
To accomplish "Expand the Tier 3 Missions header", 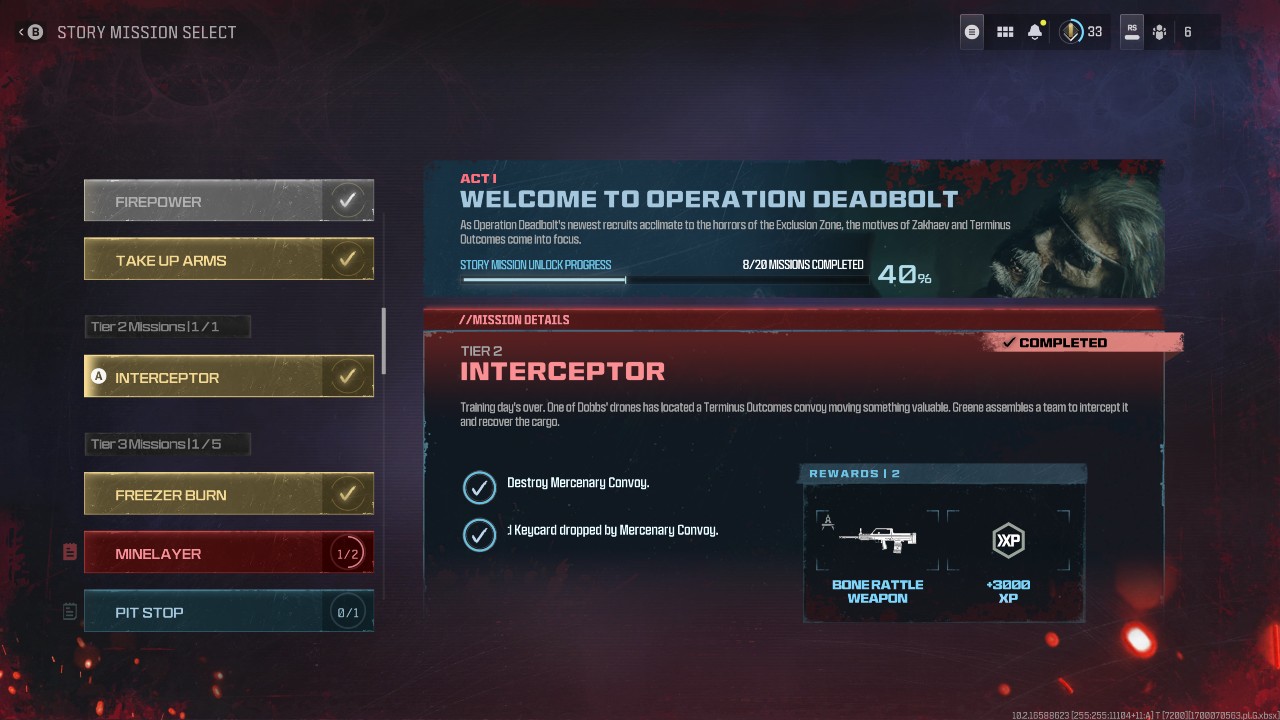I will [167, 443].
